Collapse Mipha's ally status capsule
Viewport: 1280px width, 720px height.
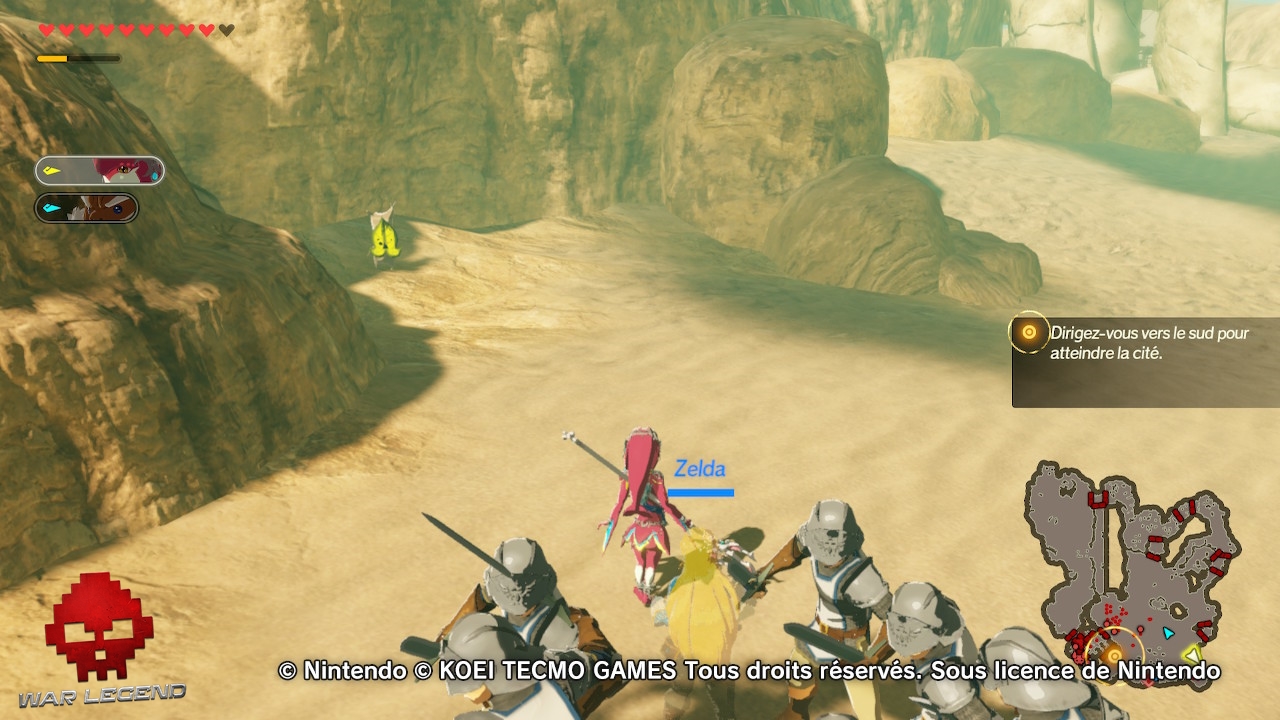click(100, 170)
